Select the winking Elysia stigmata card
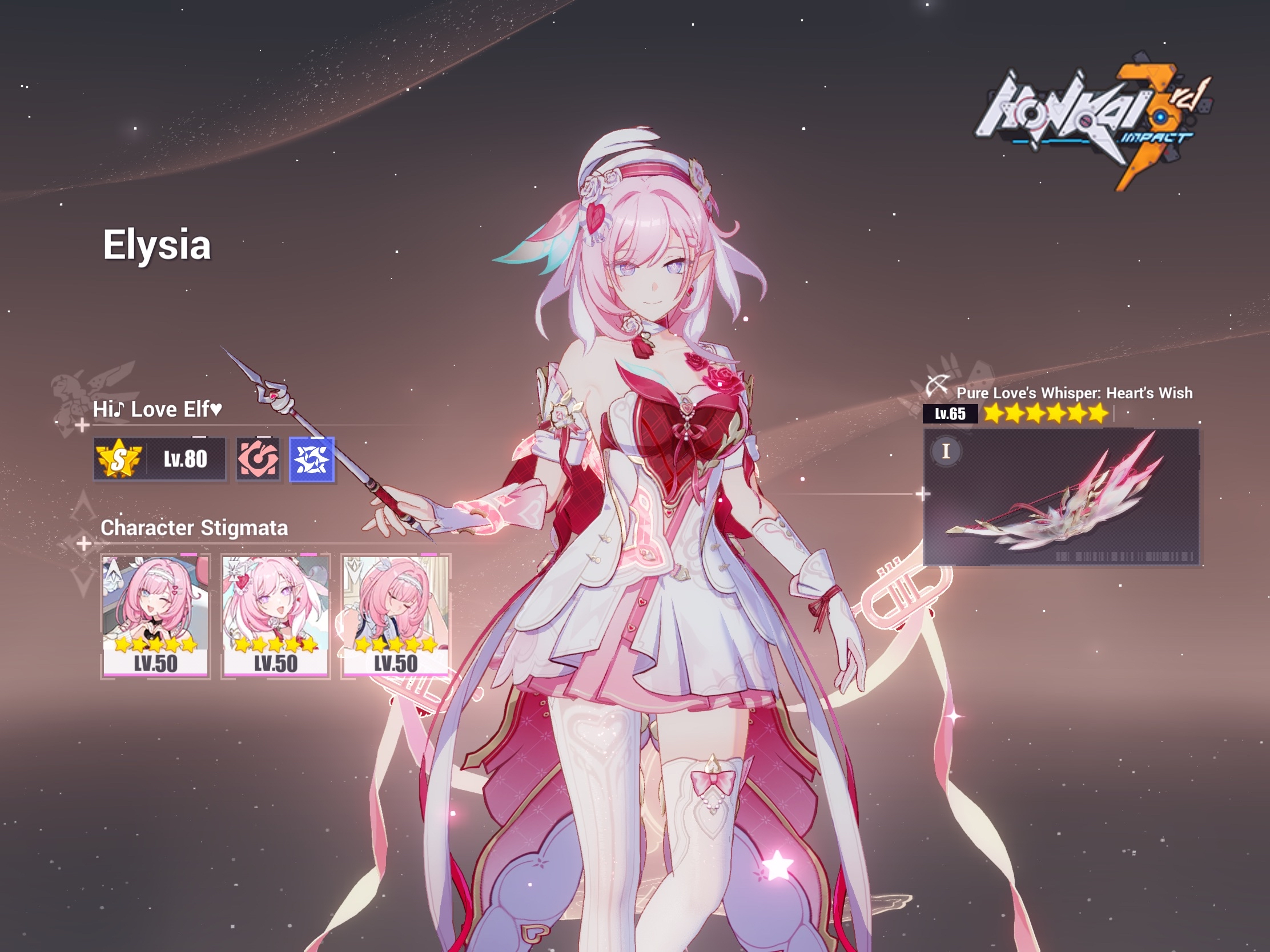Viewport: 1270px width, 952px height. (x=155, y=616)
